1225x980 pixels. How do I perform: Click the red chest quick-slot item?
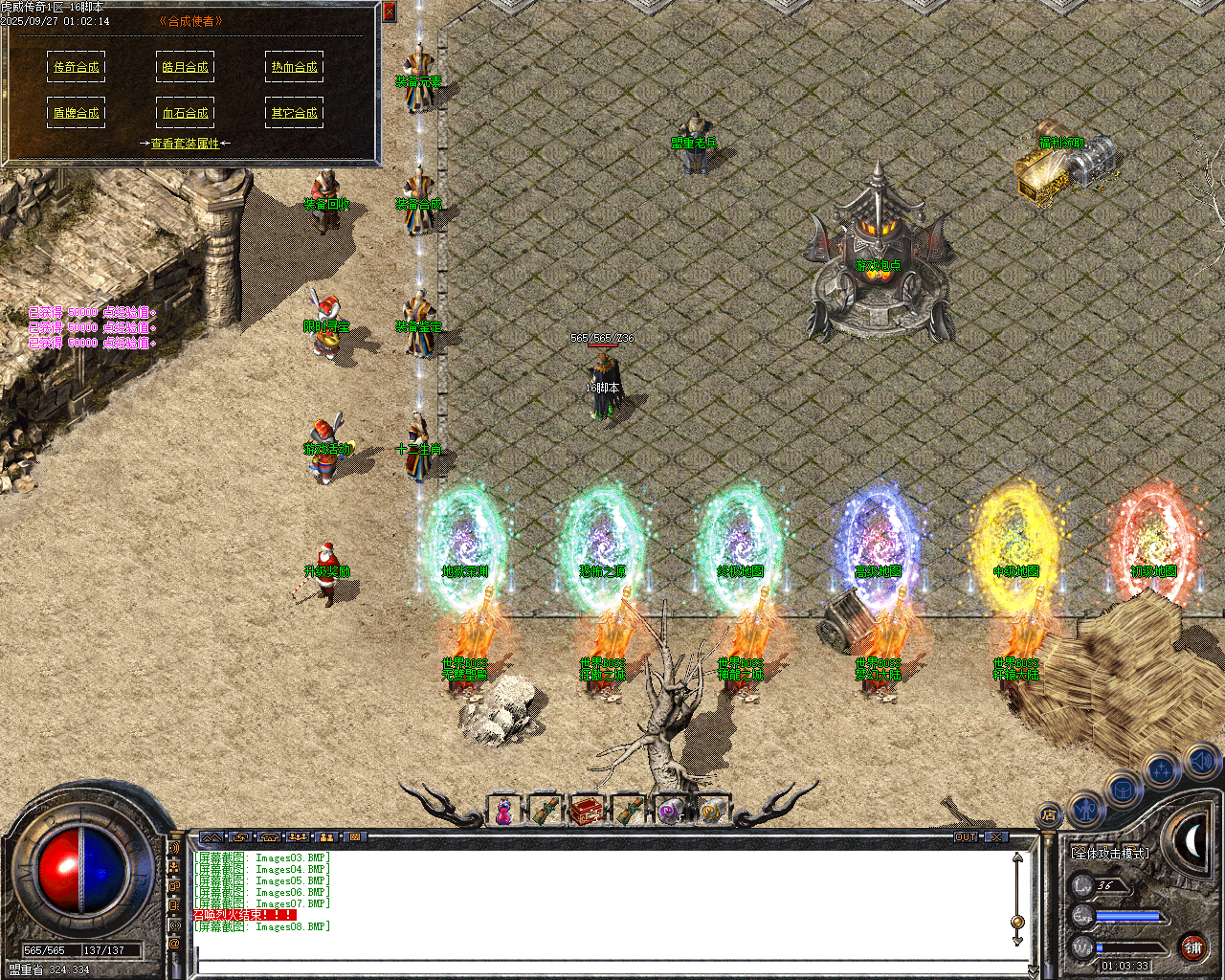tap(588, 809)
